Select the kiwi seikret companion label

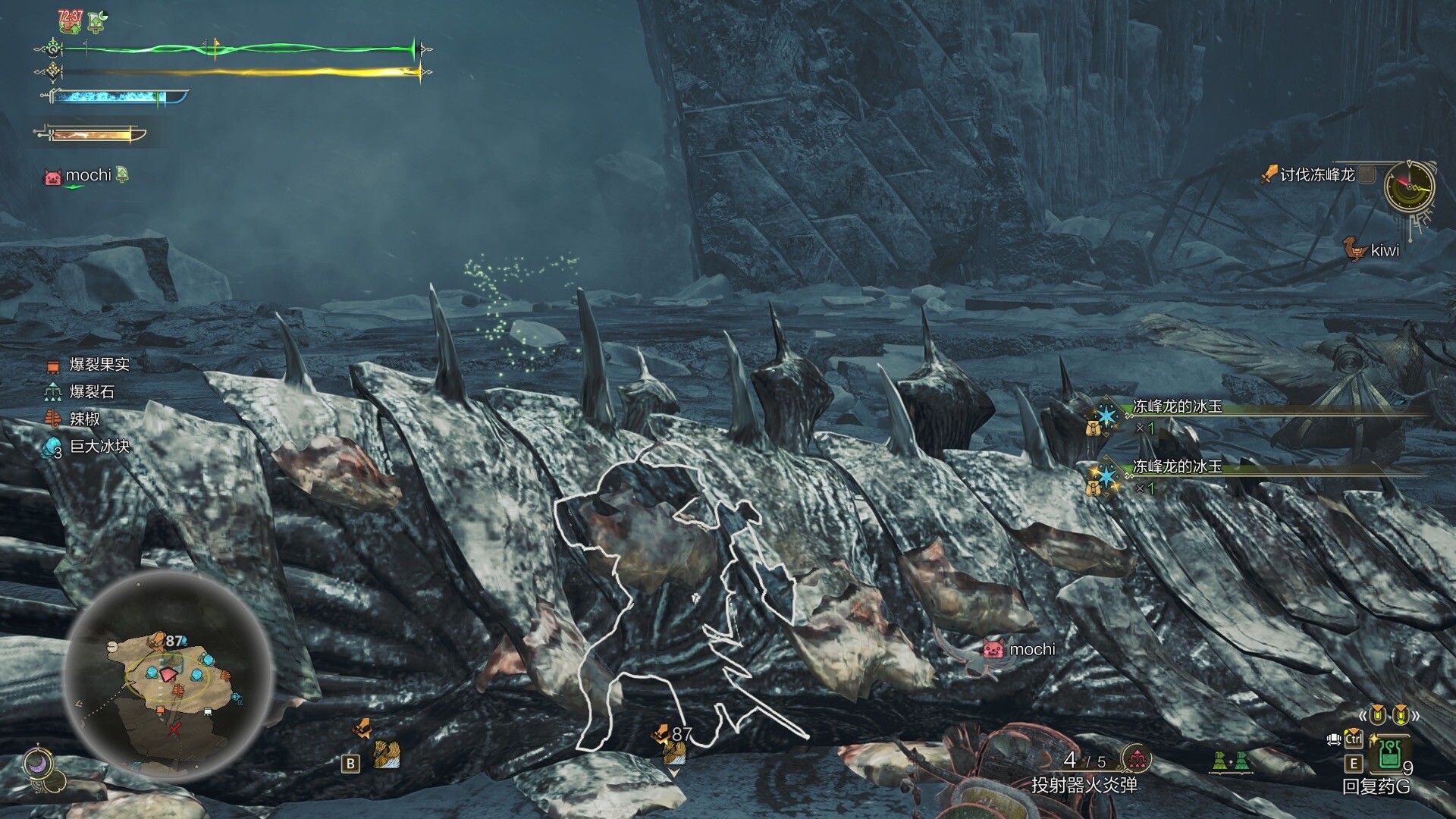tap(1384, 250)
